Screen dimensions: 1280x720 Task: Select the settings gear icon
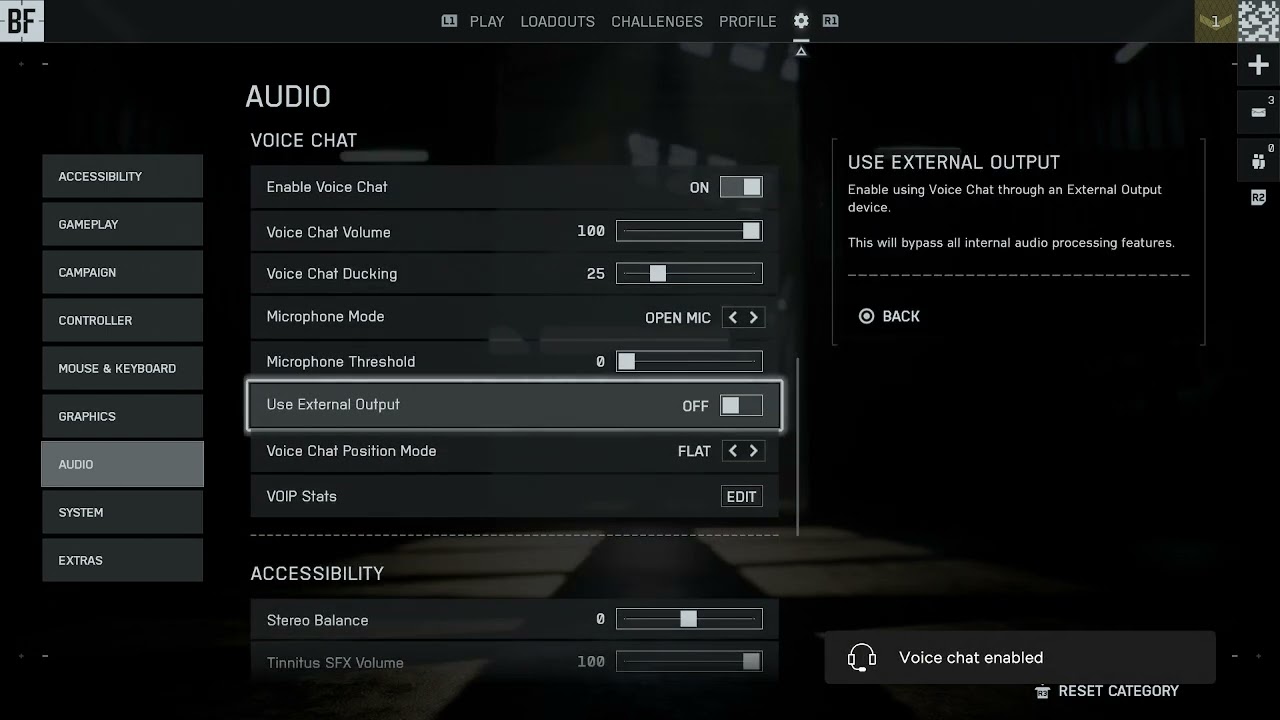801,21
